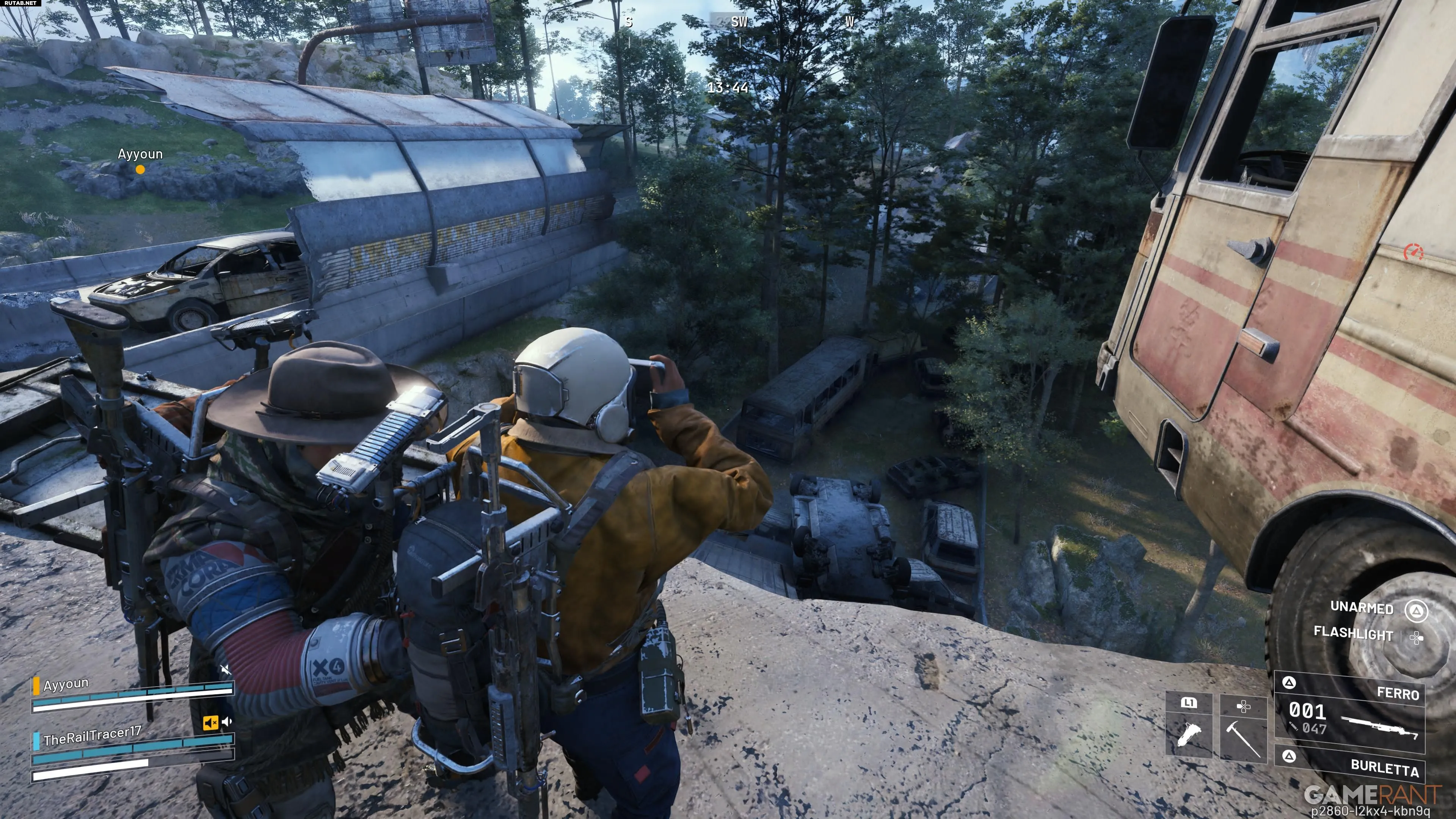The width and height of the screenshot is (1456, 819).
Task: Select Ayyoun's orange teammate marker
Action: [x=140, y=169]
